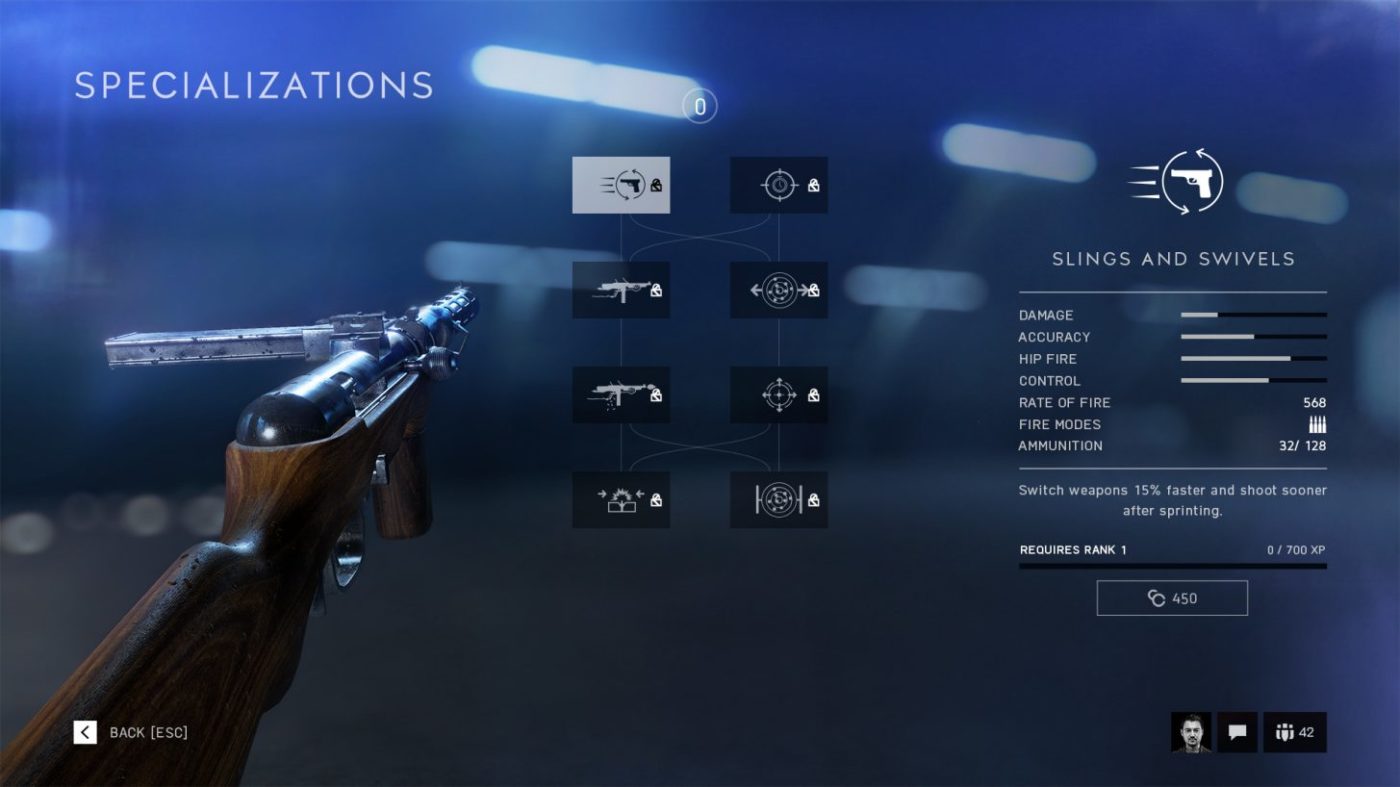
Task: Select the Slings and Swivels specialization node
Action: tap(621, 184)
